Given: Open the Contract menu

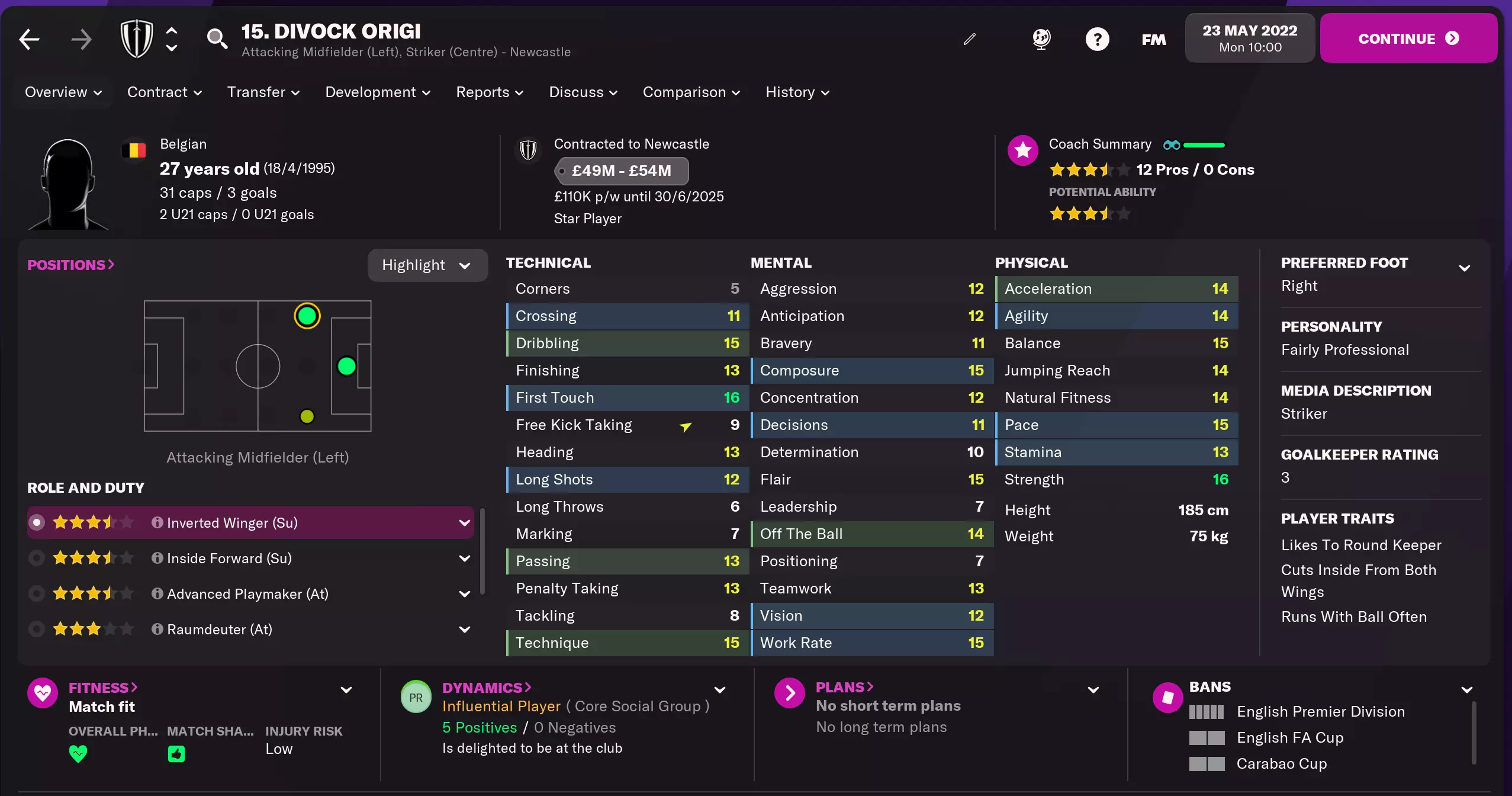Looking at the screenshot, I should pyautogui.click(x=165, y=92).
